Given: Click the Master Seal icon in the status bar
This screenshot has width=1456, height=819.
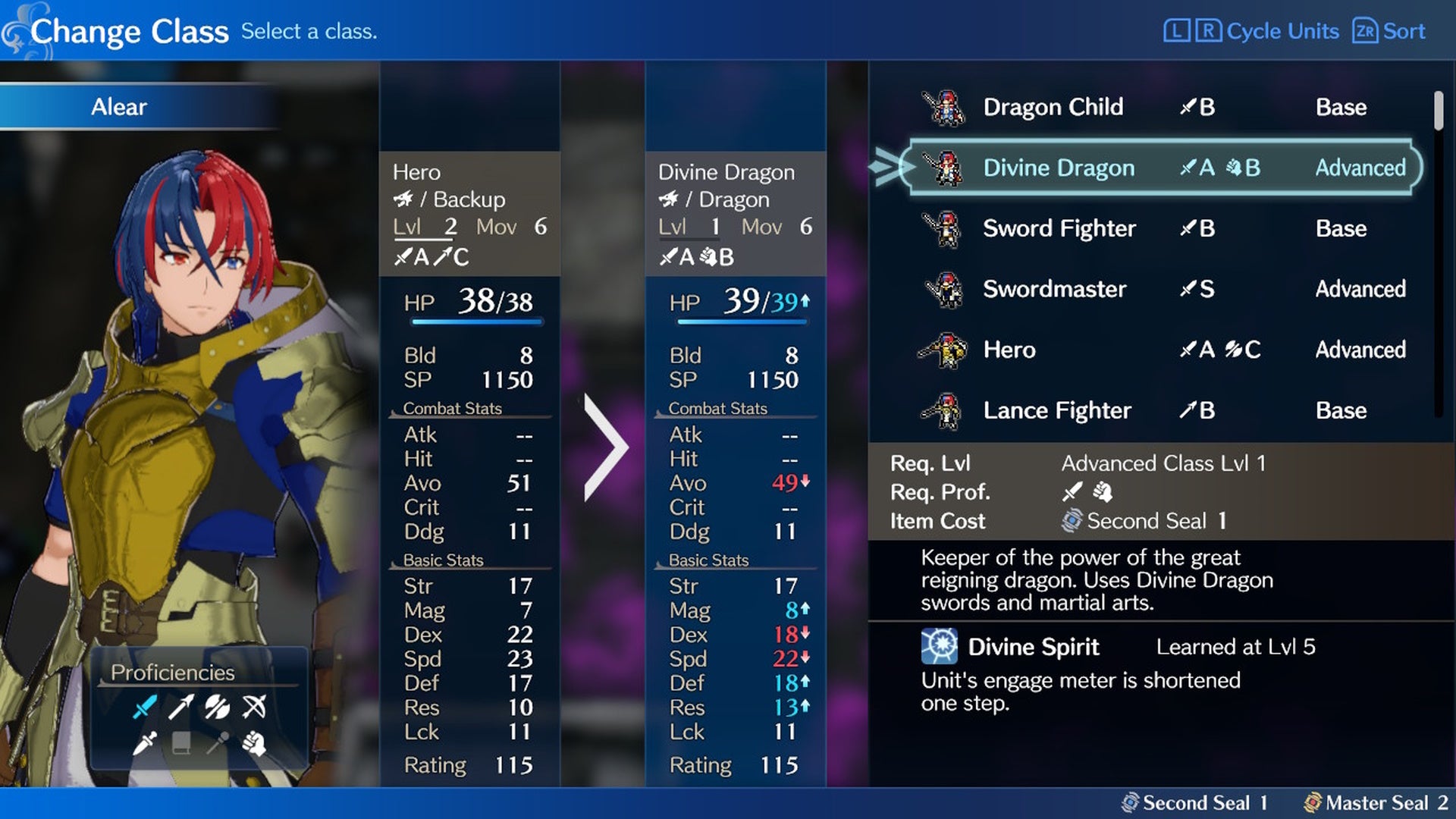Looking at the screenshot, I should 1314,802.
